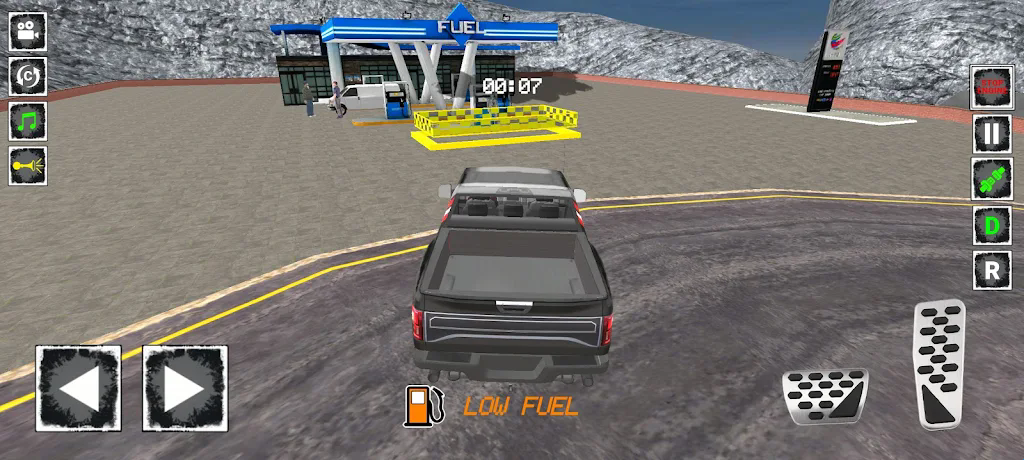Steer right with the right arrow button
The height and width of the screenshot is (460, 1024).
click(185, 388)
